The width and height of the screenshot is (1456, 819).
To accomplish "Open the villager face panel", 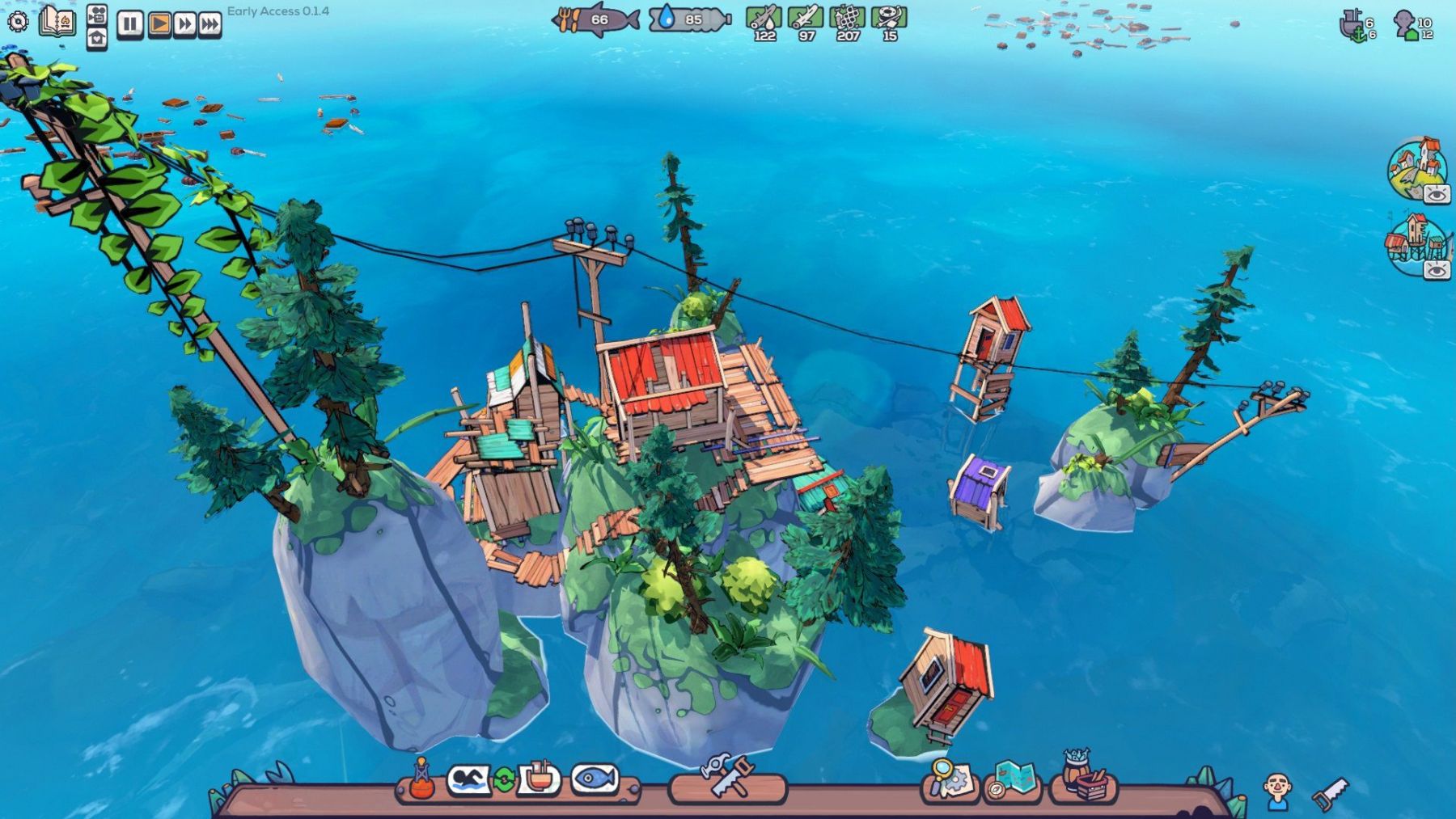I will click(1277, 789).
